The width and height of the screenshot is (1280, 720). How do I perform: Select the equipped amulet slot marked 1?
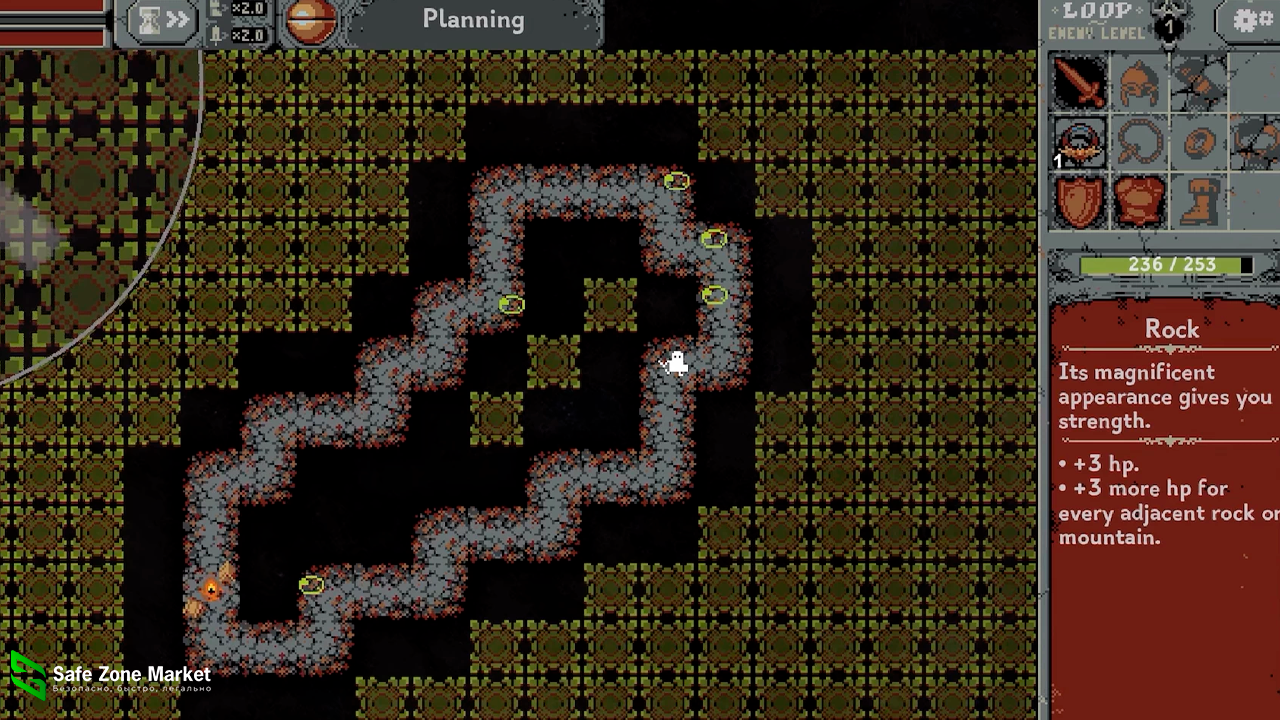pos(1079,143)
